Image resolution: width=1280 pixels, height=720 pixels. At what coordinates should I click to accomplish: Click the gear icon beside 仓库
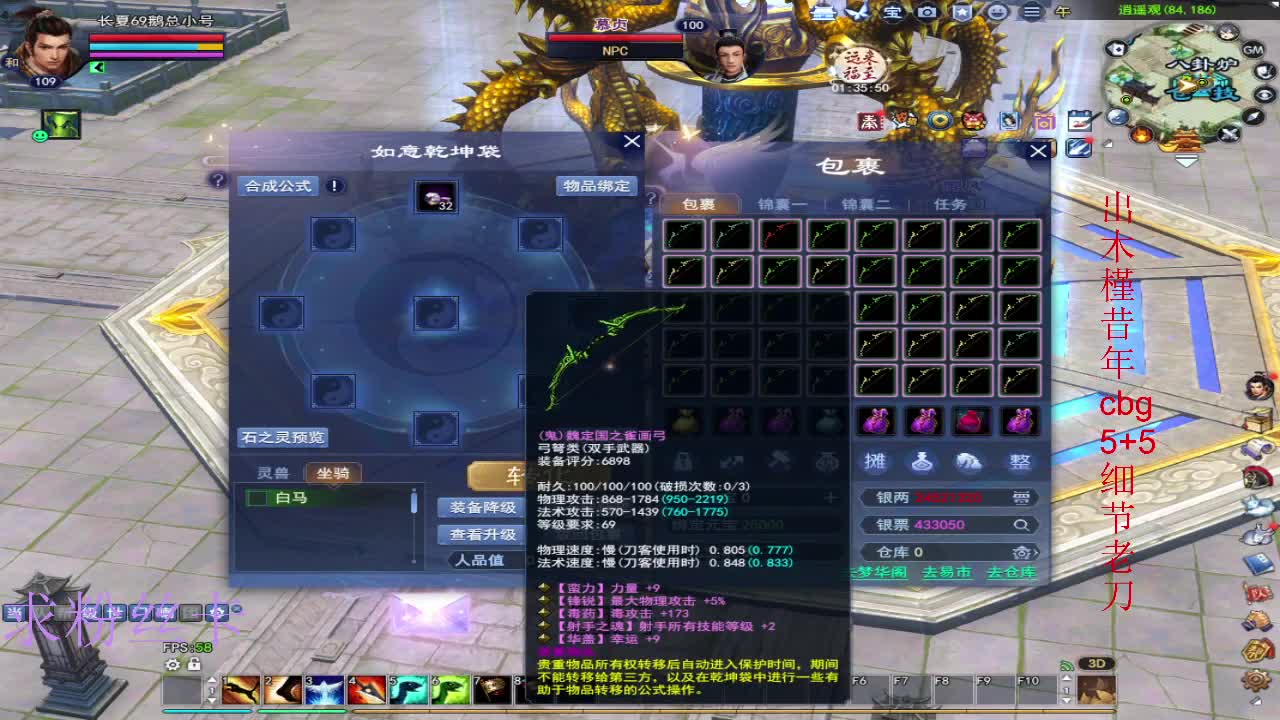(1021, 553)
